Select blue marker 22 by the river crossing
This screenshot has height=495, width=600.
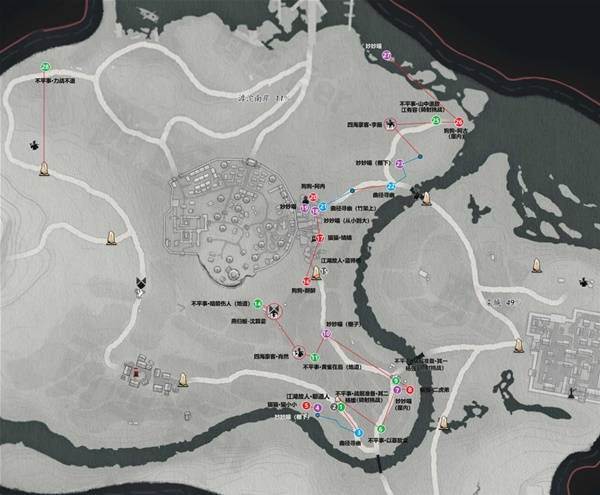(391, 187)
